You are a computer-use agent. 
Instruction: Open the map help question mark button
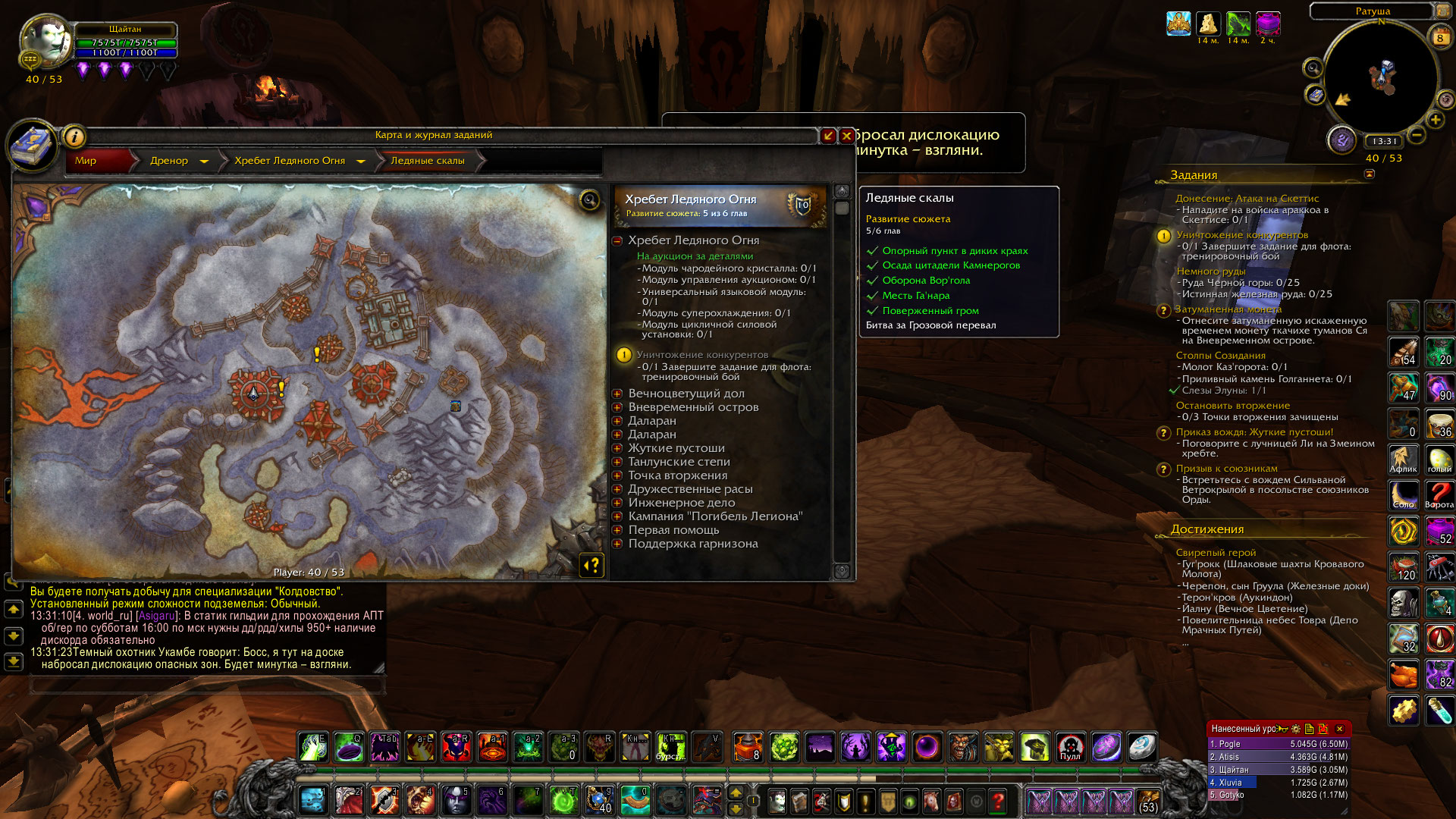coord(592,565)
